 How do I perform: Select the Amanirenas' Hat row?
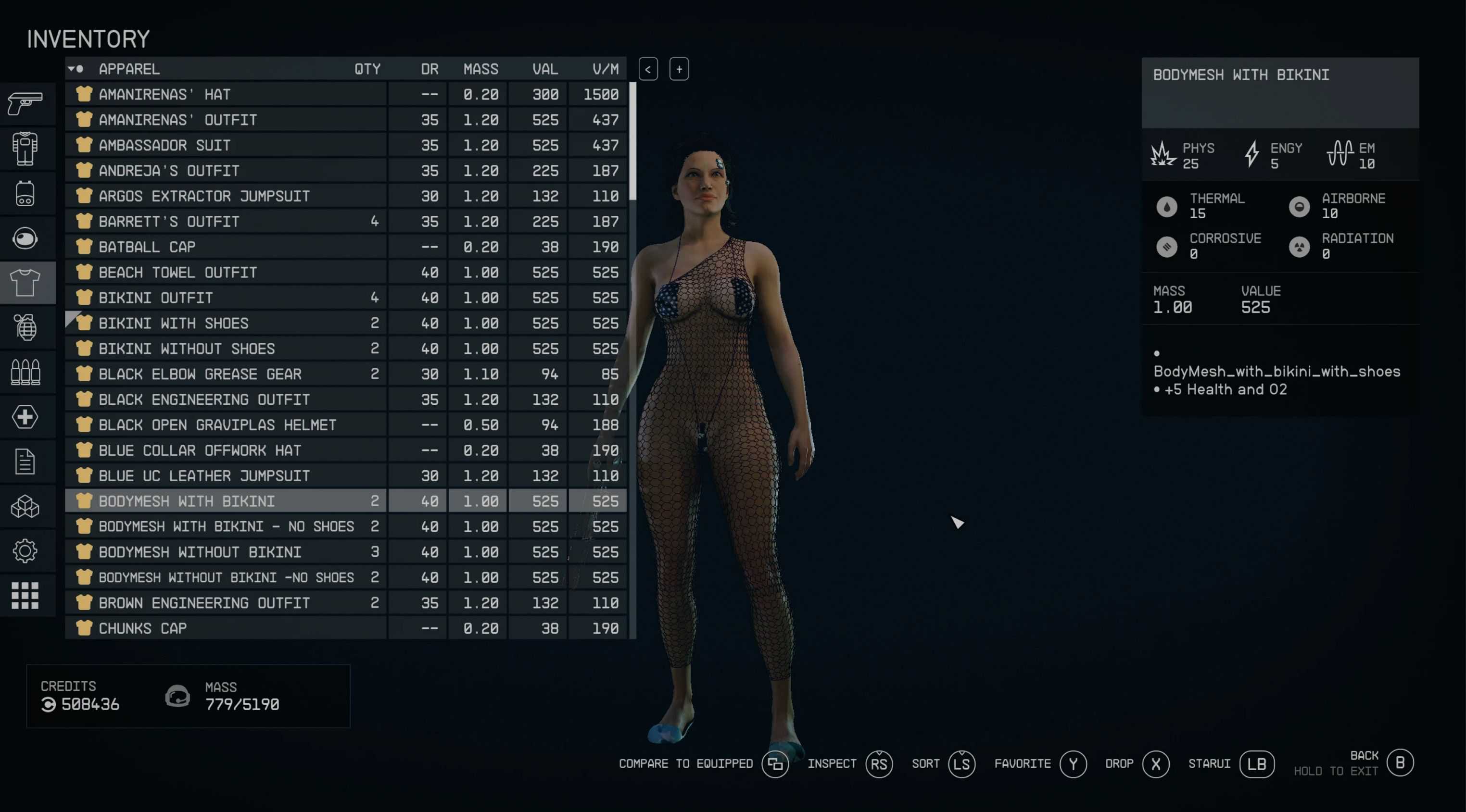pyautogui.click(x=227, y=94)
